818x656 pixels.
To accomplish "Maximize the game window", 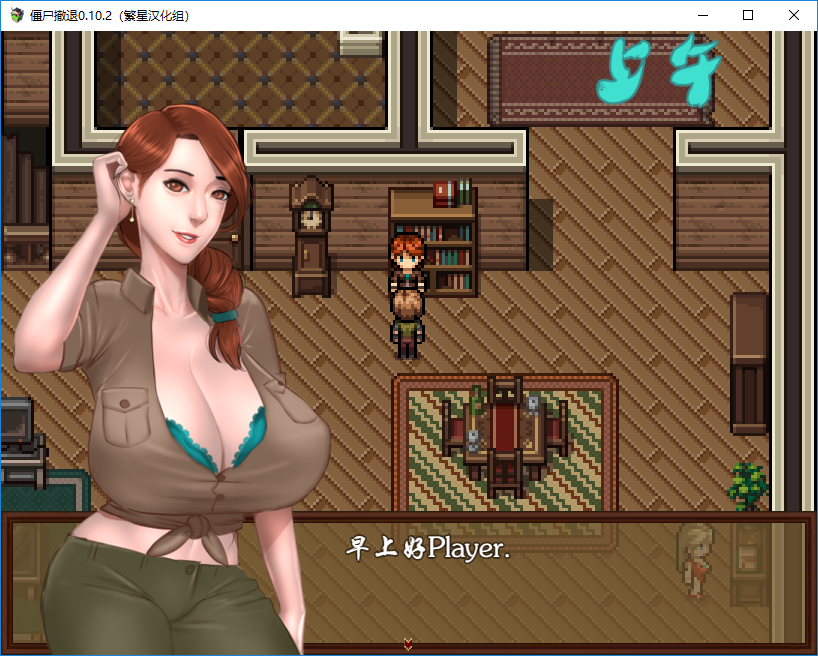I will [748, 16].
